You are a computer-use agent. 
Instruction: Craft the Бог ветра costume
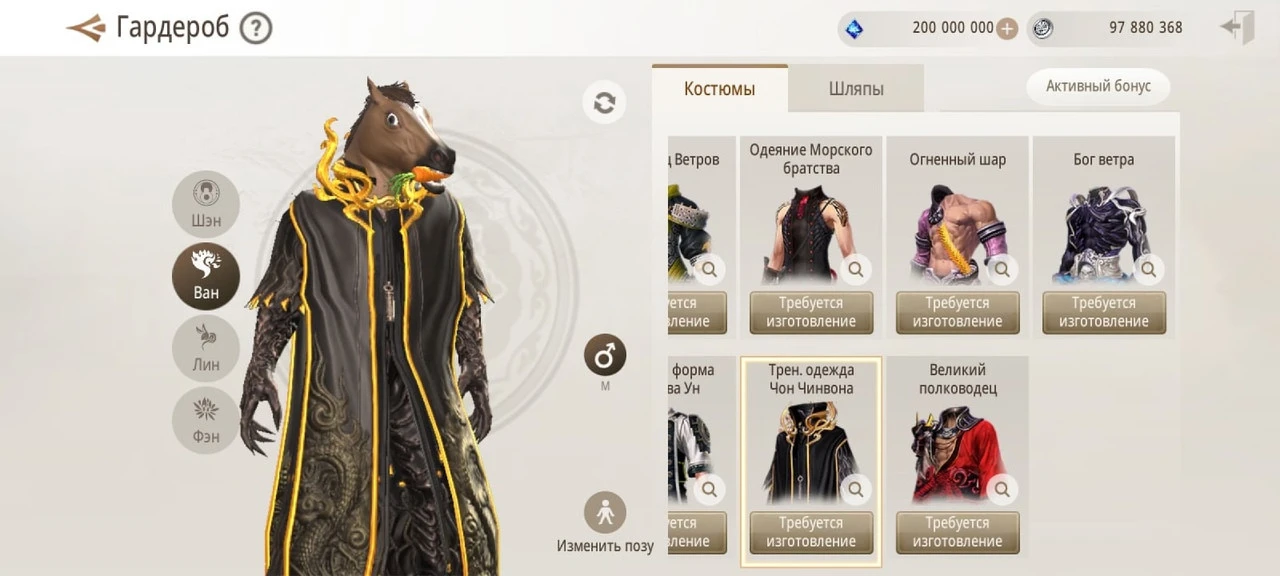pos(1103,312)
